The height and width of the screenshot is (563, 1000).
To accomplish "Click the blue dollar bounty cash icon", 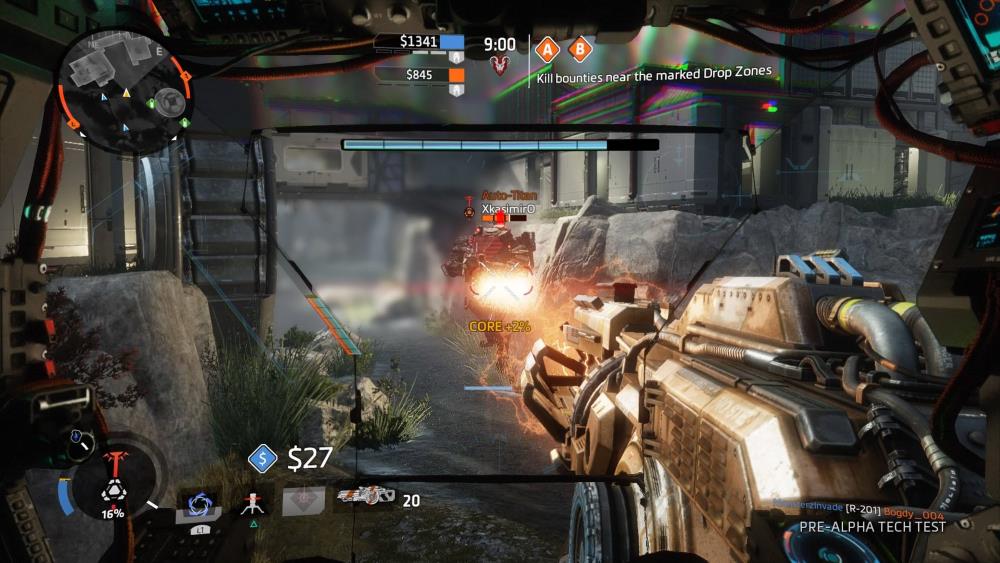I will pyautogui.click(x=262, y=459).
